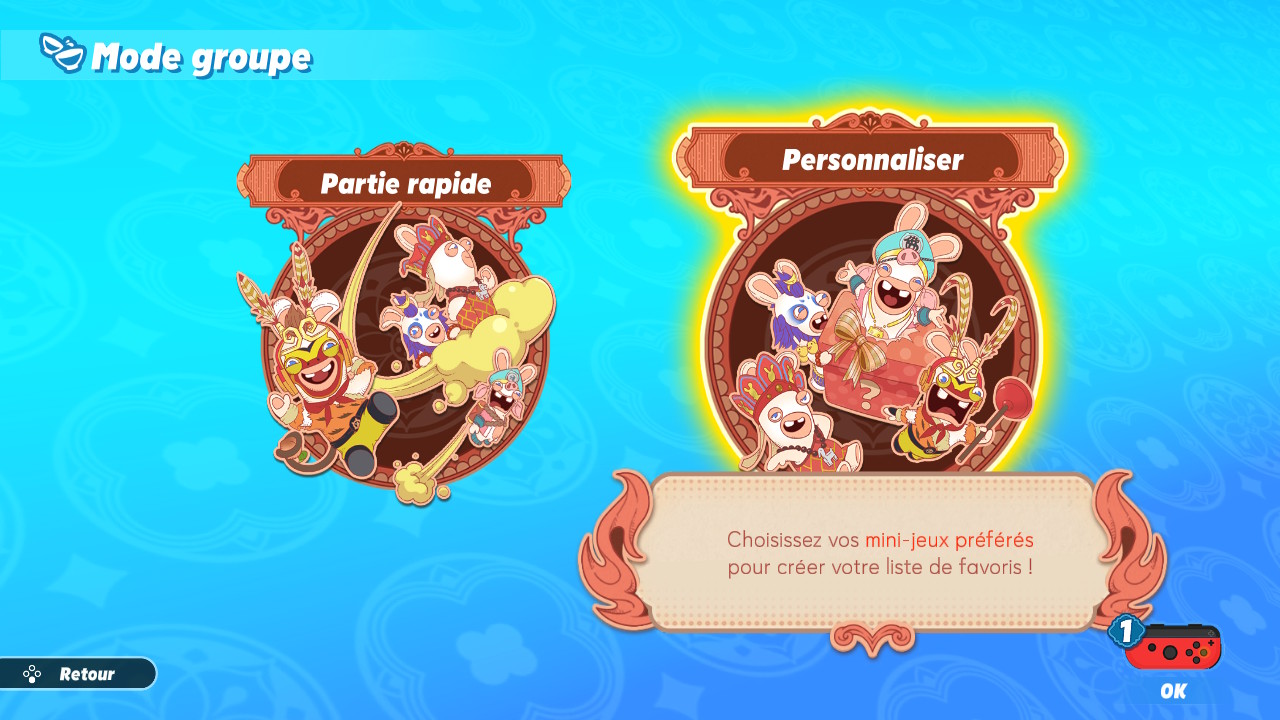Screen dimensions: 1280x720
Task: Confirm with the OK button
Action: 1172,660
